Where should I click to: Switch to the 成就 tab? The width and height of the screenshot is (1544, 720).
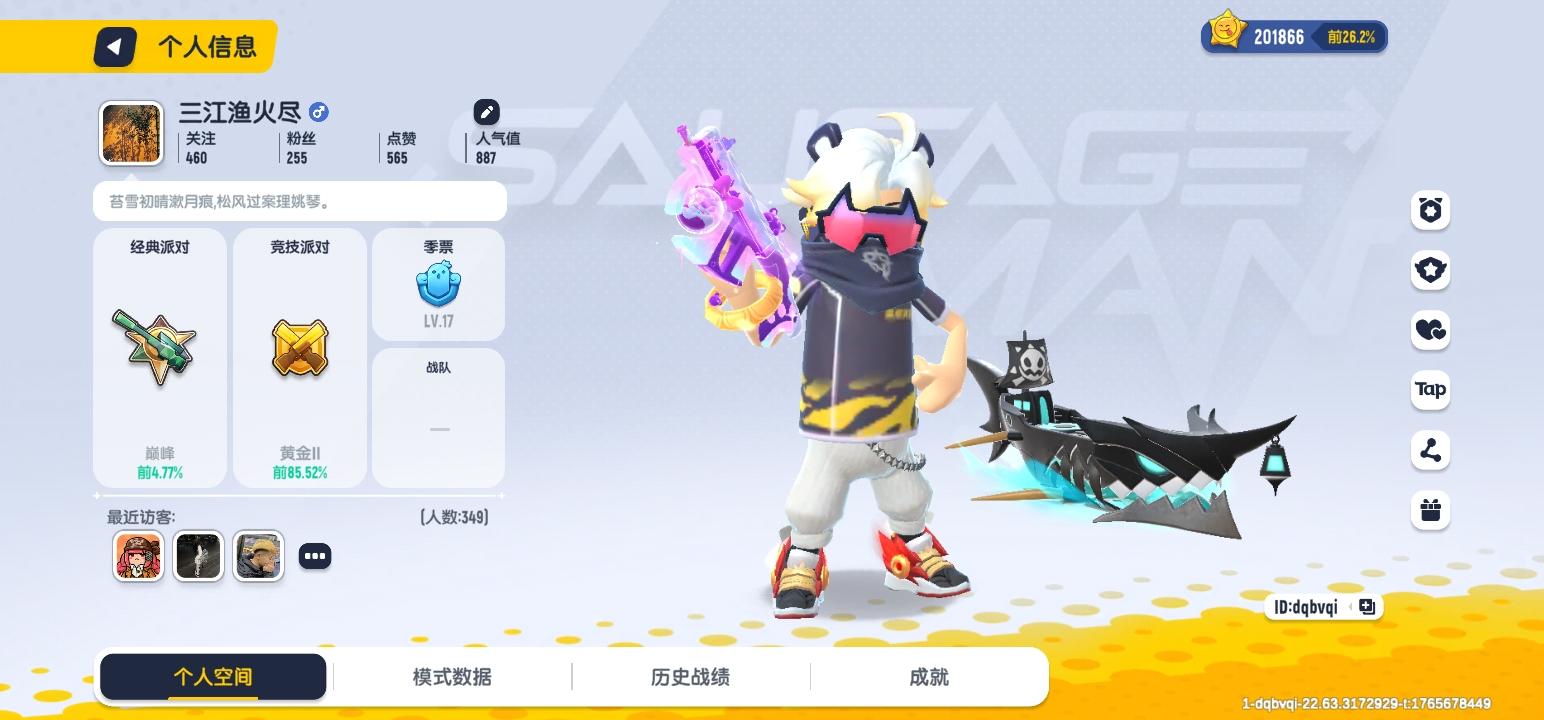(x=927, y=676)
